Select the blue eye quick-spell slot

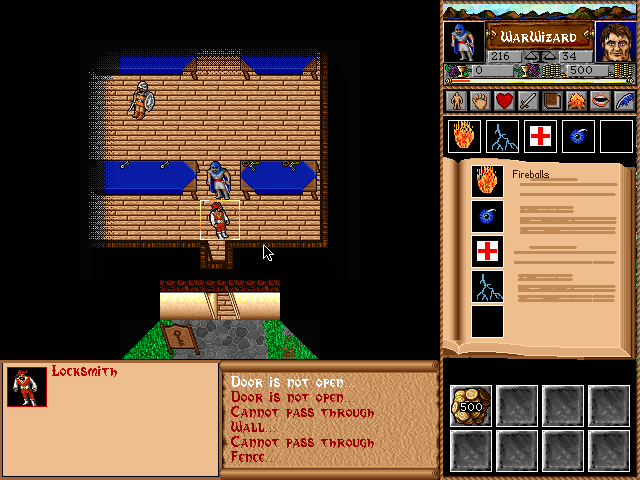(578, 136)
